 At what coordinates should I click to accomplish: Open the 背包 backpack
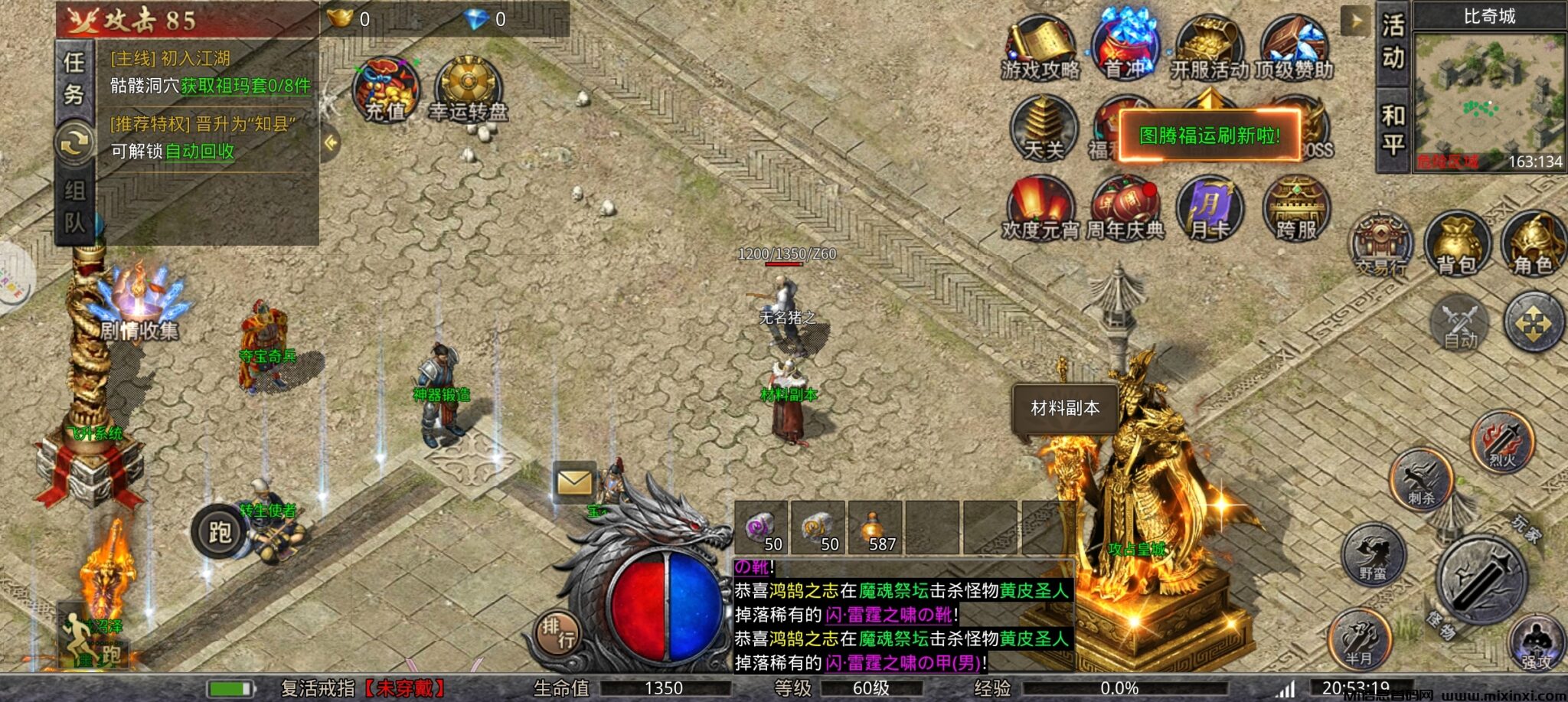pos(1455,243)
